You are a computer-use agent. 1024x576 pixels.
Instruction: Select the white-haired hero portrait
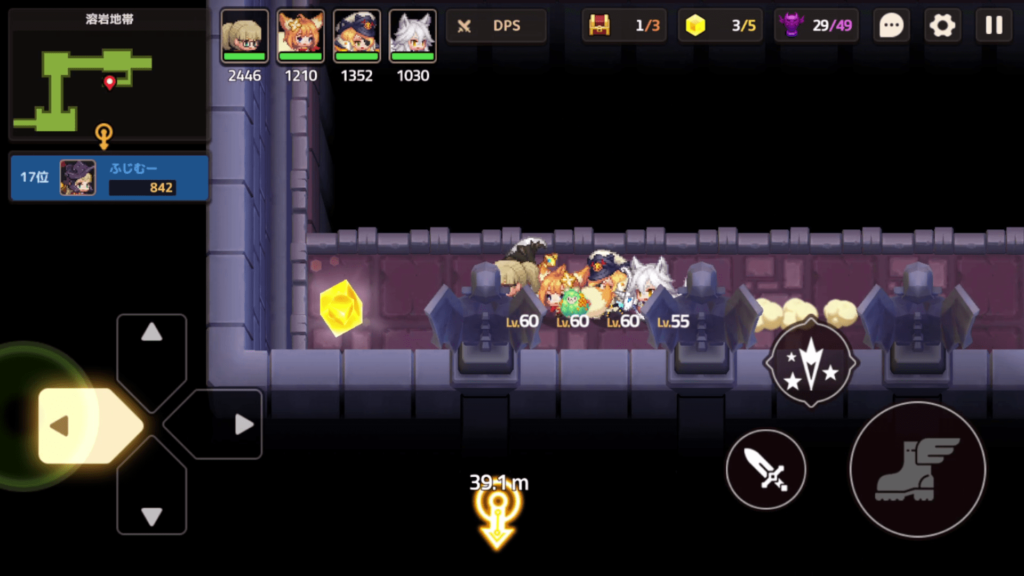coord(412,37)
